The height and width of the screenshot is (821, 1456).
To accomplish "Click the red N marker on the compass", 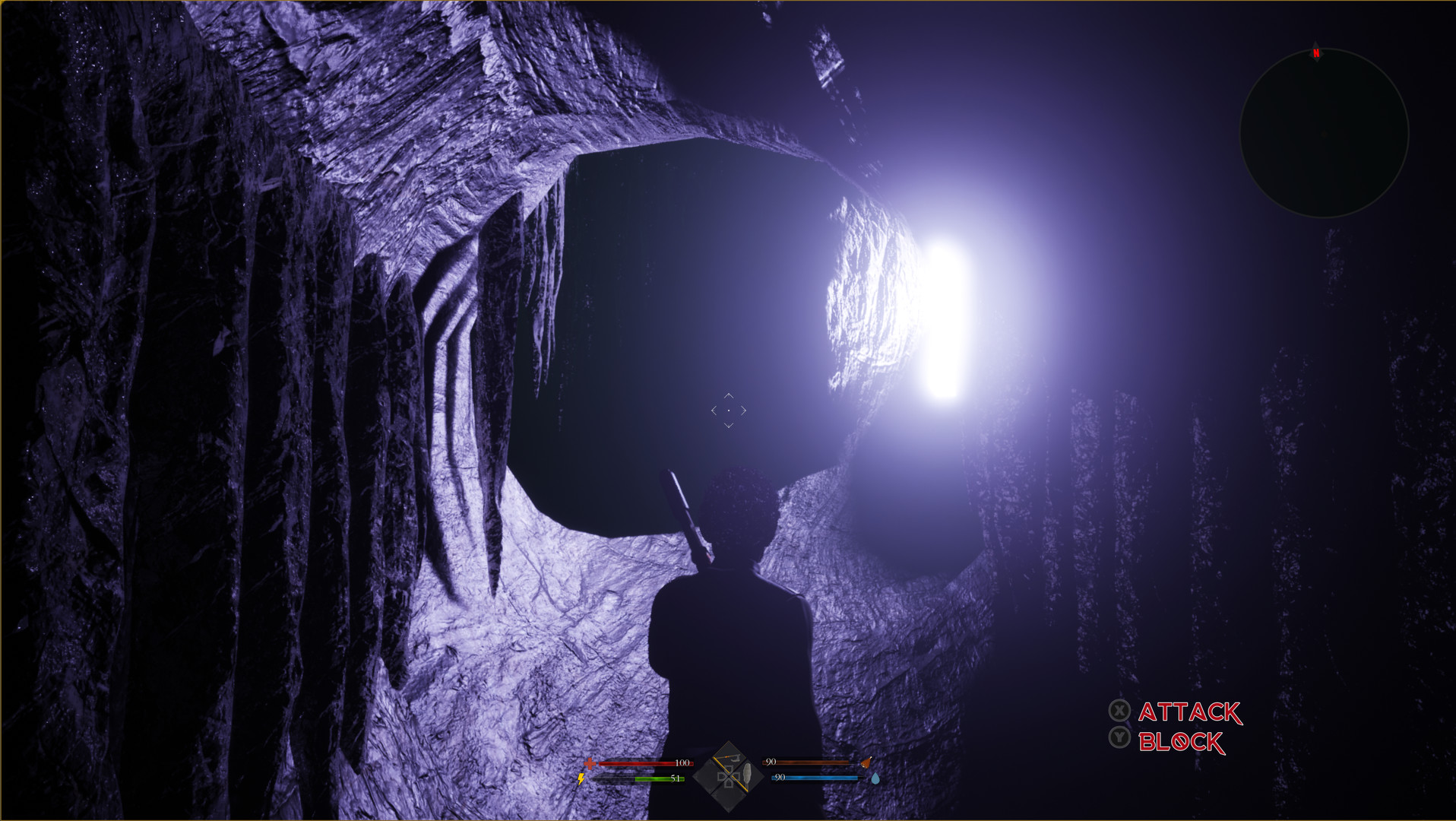I will pyautogui.click(x=1315, y=53).
